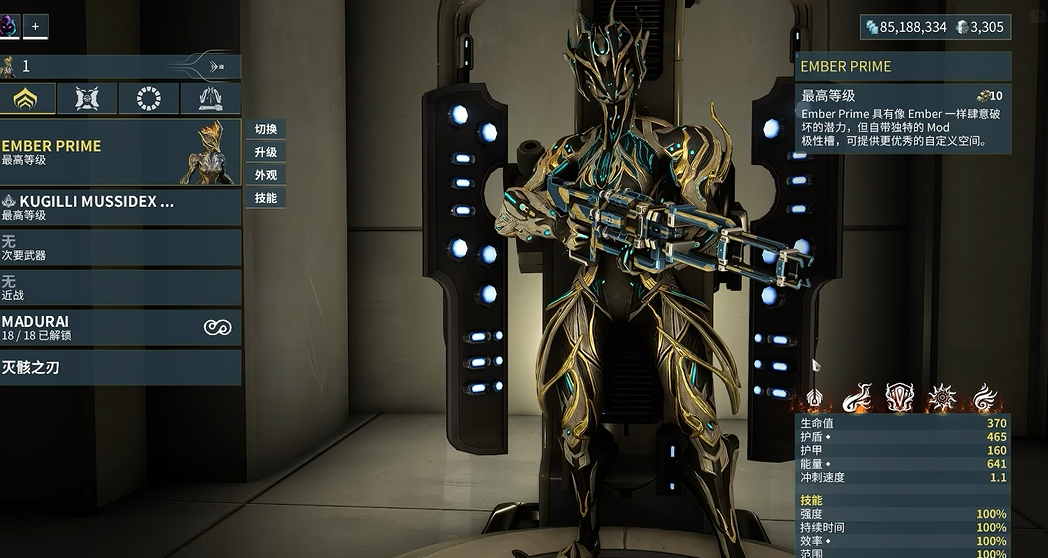The image size is (1048, 558).
Task: Open the empty melee slot (近战)
Action: (120, 288)
